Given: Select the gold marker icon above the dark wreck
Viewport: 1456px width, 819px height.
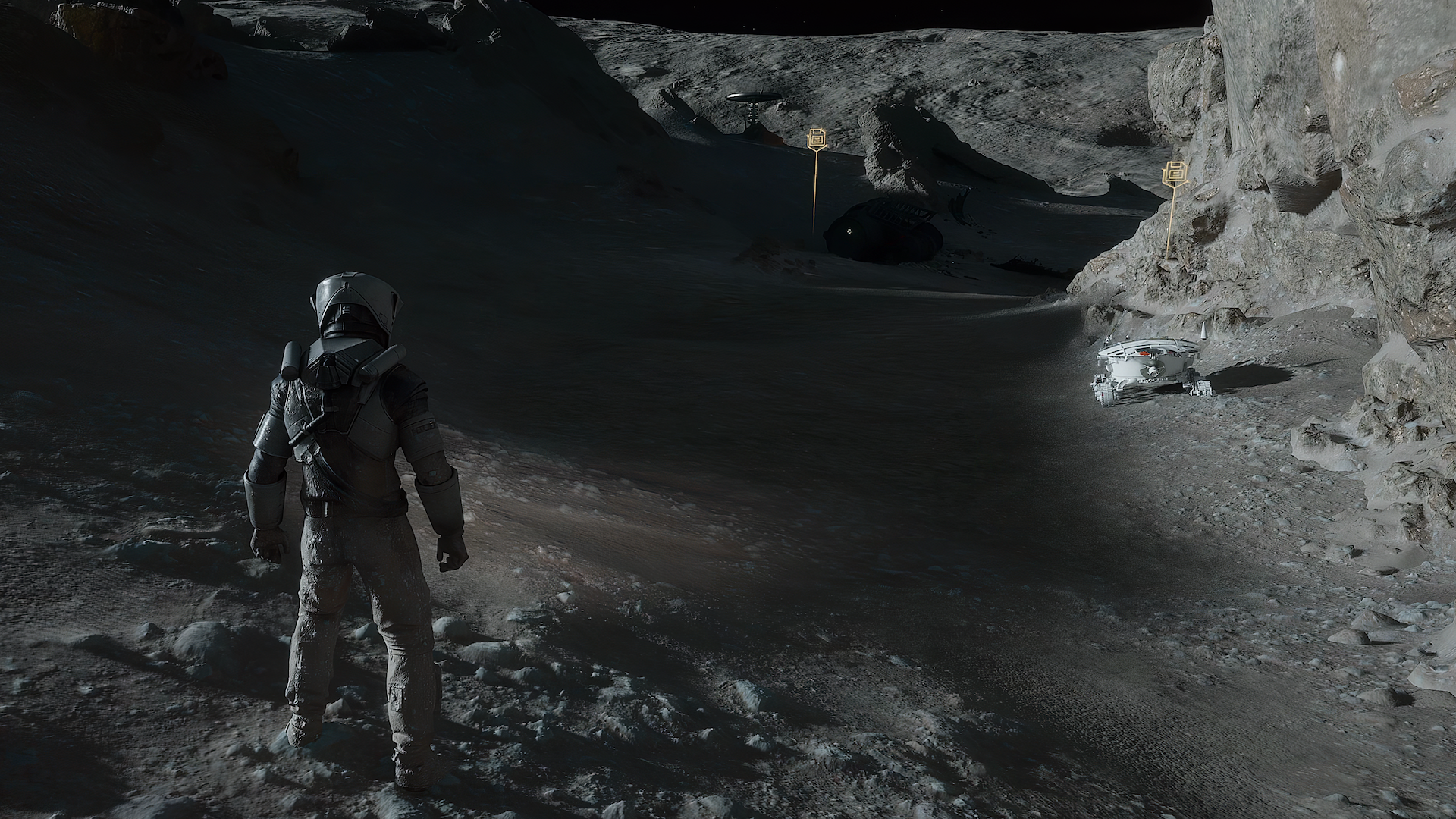Looking at the screenshot, I should 817,139.
